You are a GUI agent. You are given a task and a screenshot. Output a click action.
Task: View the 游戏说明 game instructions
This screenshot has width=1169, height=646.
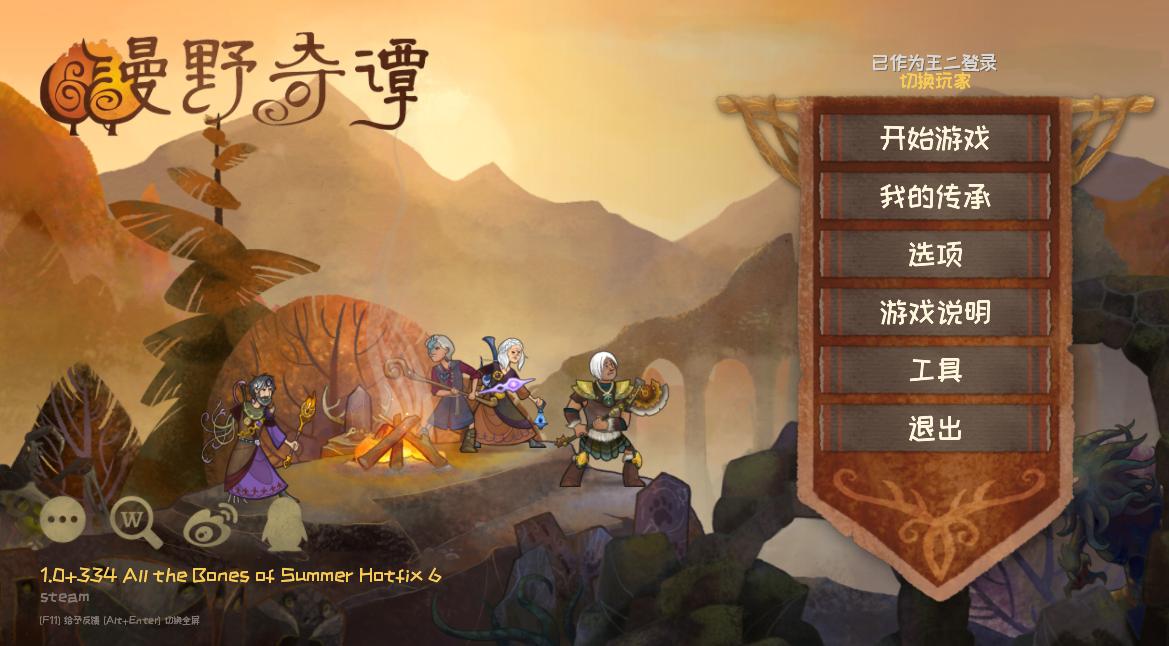click(x=935, y=312)
